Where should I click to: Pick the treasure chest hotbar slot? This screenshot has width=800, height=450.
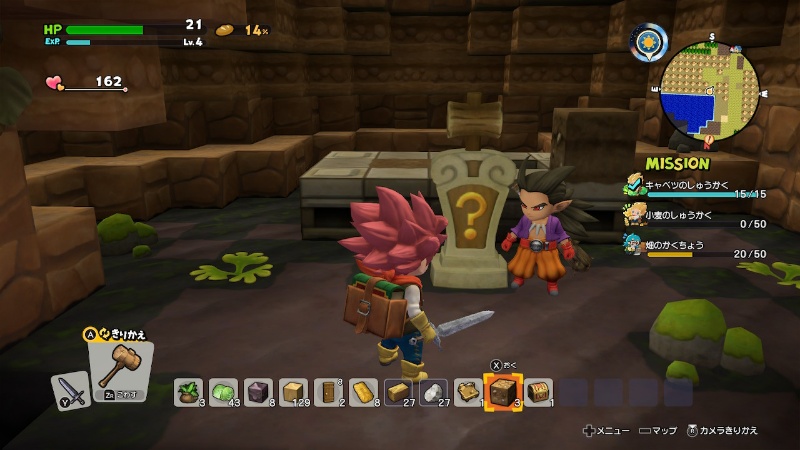pyautogui.click(x=536, y=391)
